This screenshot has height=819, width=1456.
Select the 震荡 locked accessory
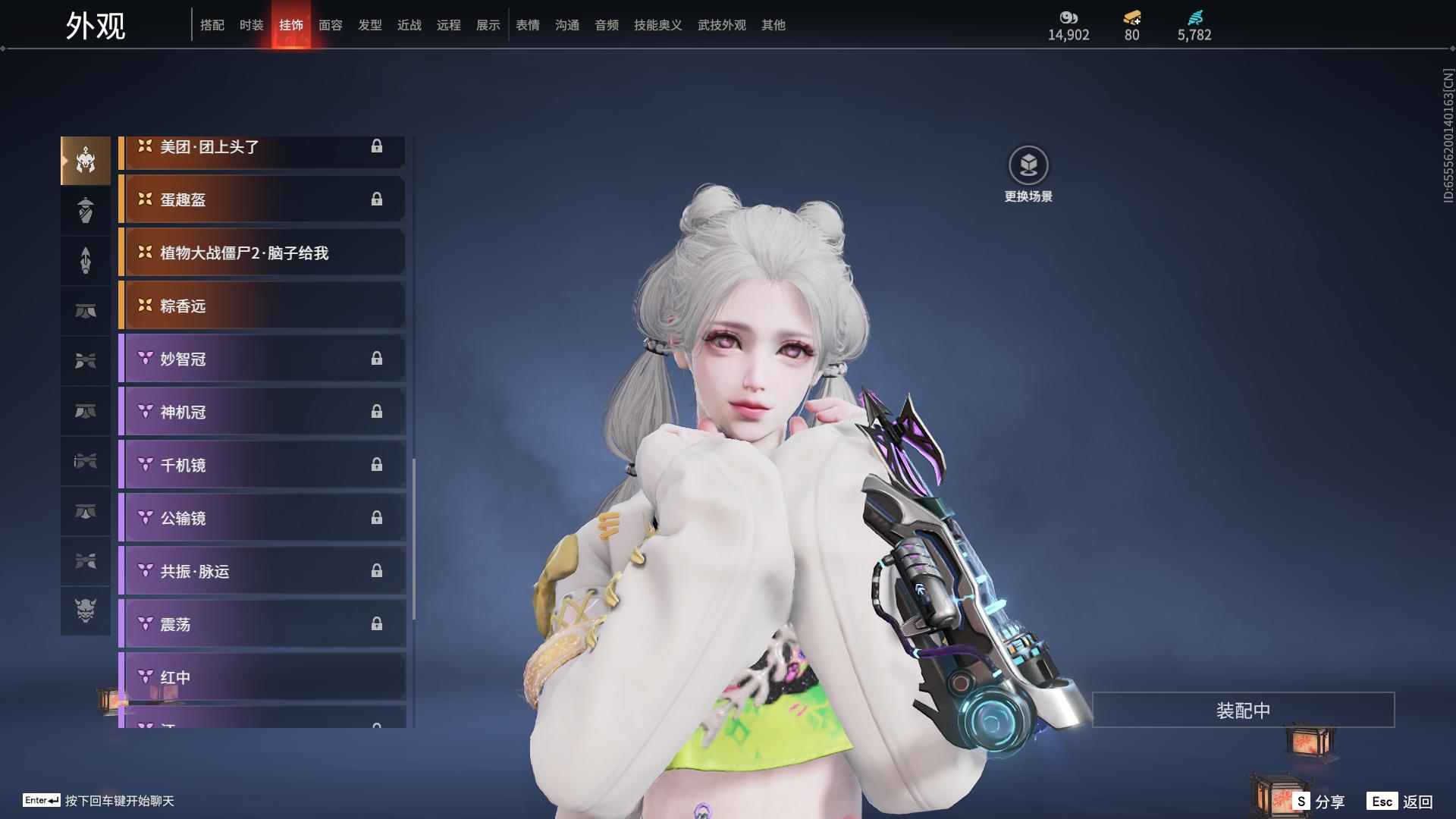point(262,624)
